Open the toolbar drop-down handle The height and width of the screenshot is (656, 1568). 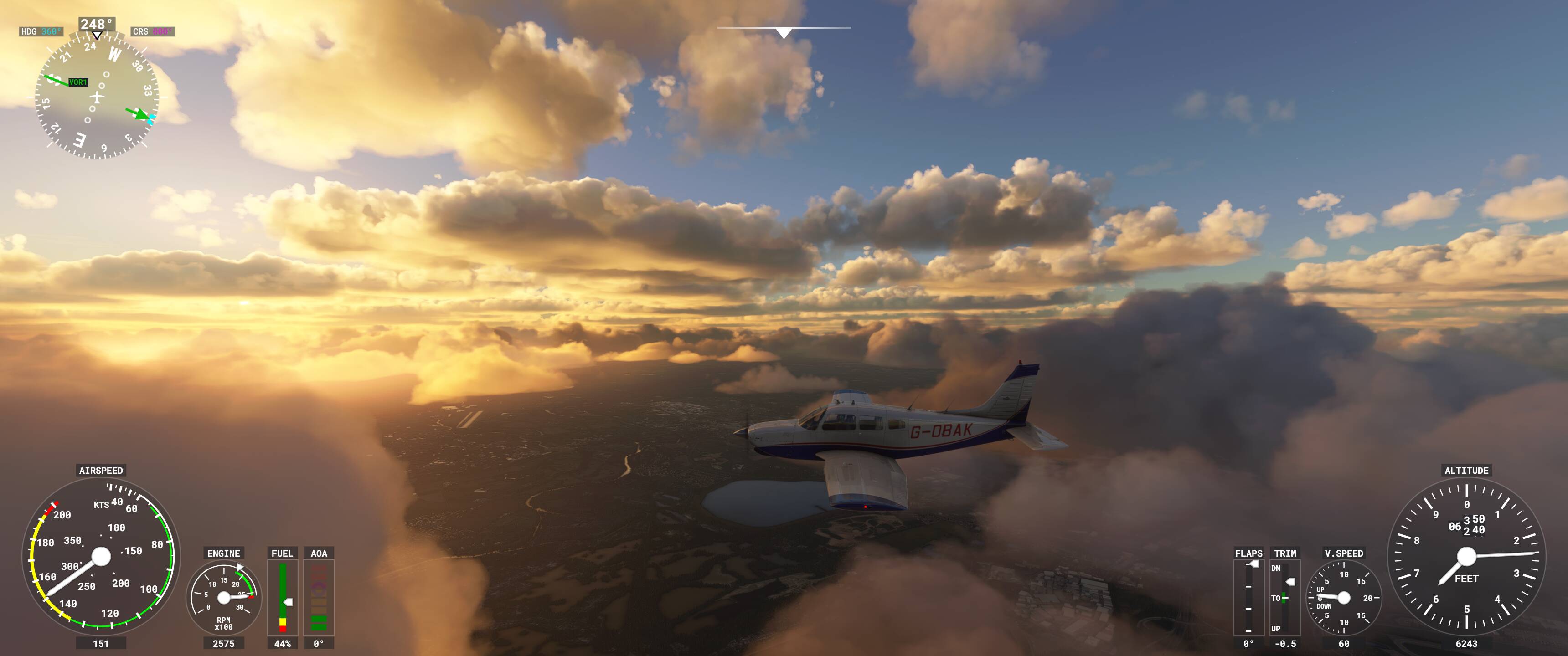click(x=784, y=32)
